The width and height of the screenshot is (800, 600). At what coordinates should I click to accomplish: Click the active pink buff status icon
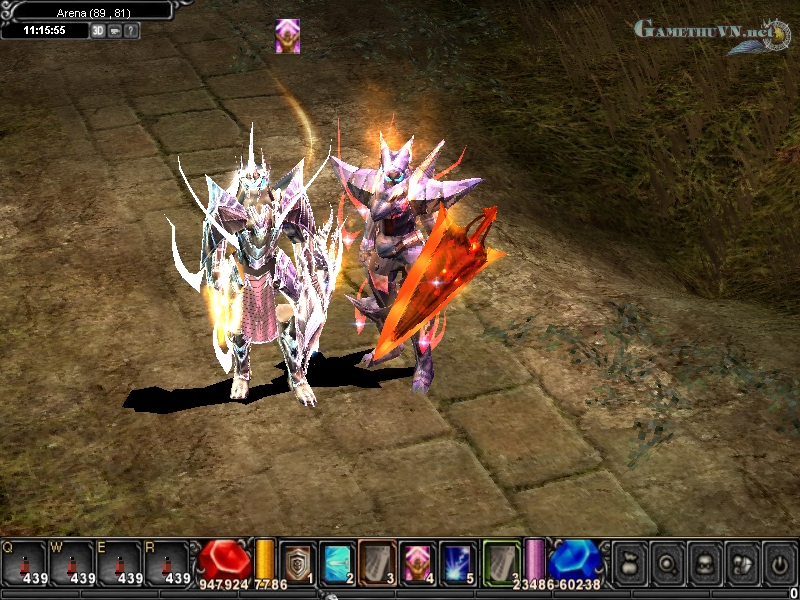click(x=288, y=36)
